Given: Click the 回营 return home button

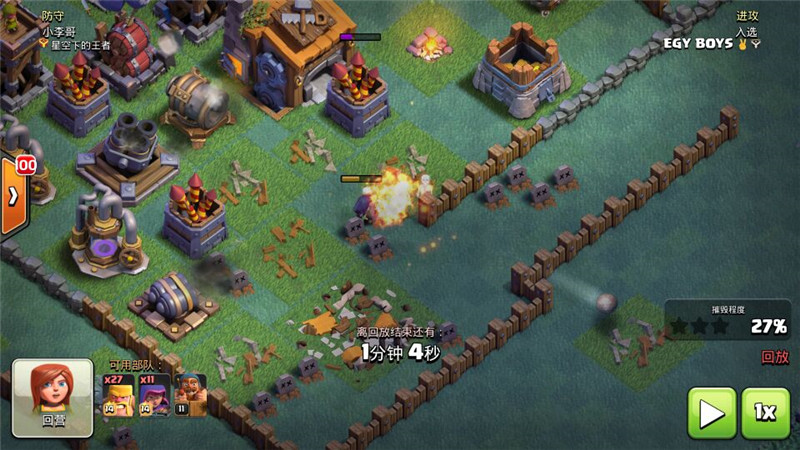Looking at the screenshot, I should tap(53, 397).
